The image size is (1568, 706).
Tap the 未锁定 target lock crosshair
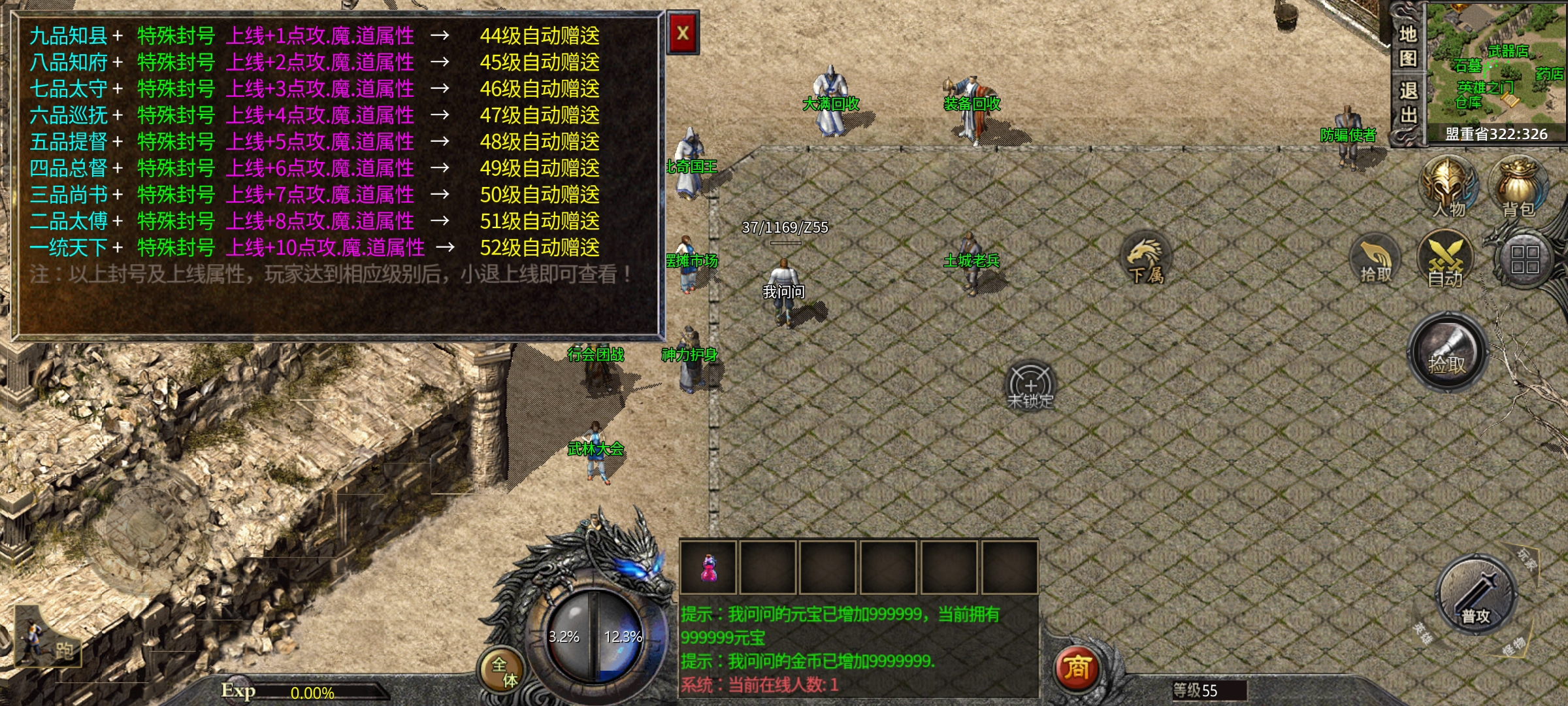pos(1030,386)
